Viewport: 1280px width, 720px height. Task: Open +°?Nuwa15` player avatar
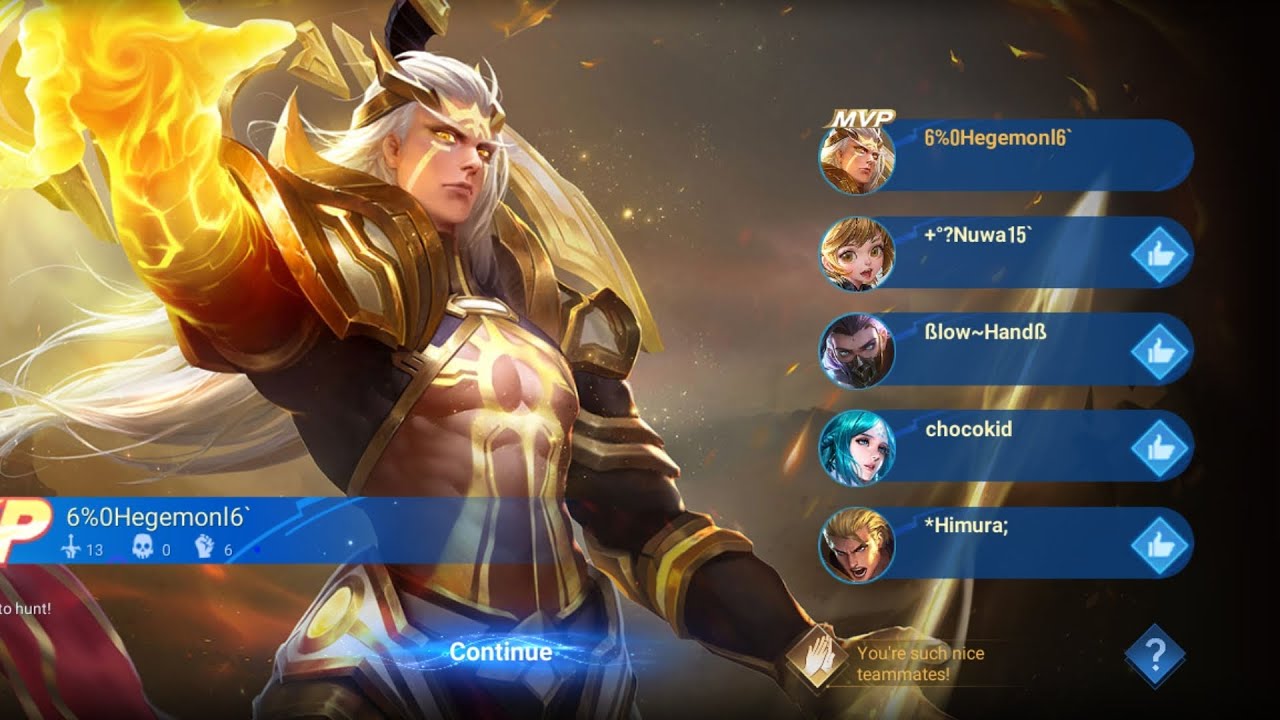[x=856, y=254]
